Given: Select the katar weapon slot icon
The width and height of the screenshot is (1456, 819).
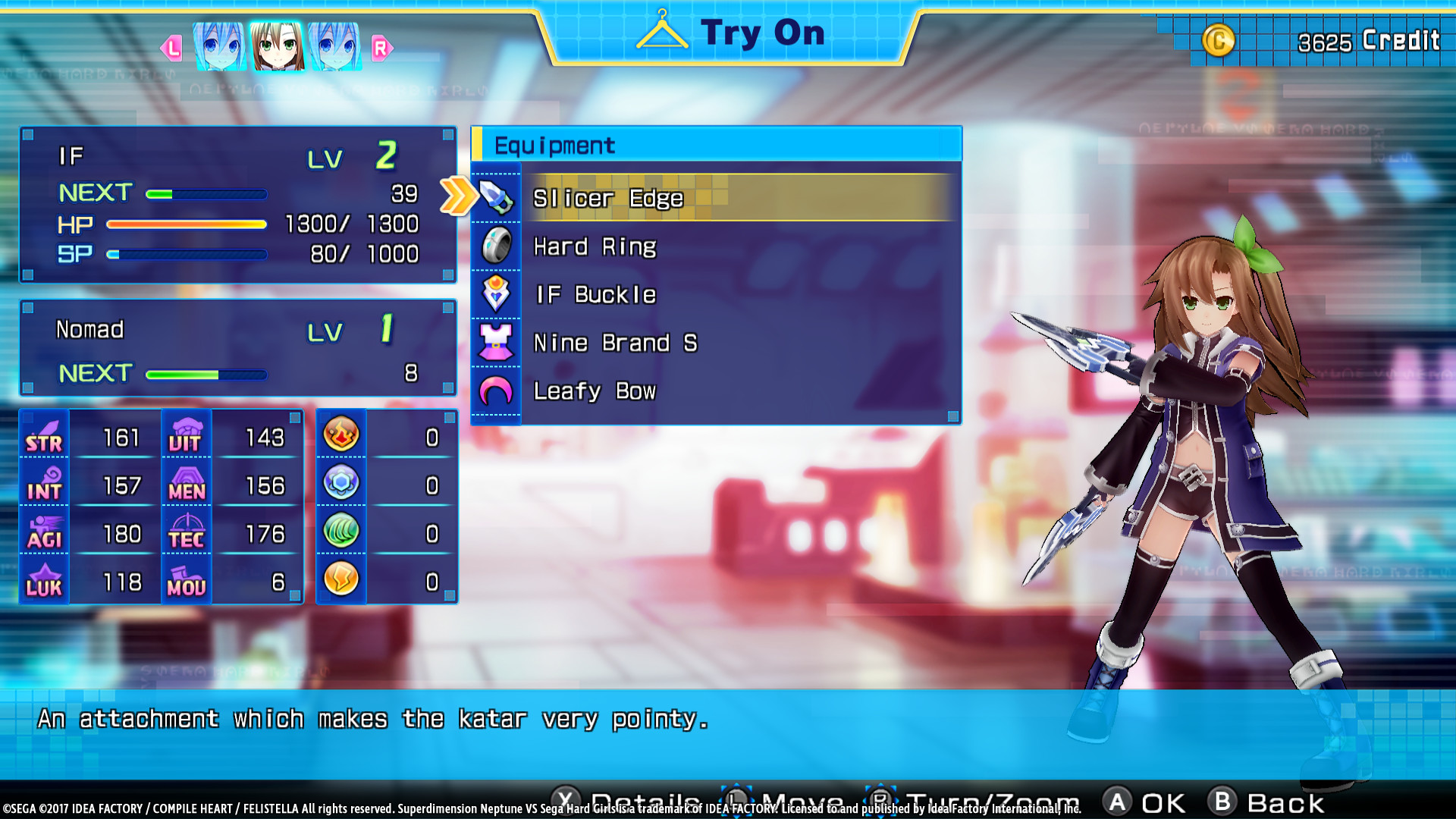Looking at the screenshot, I should tap(496, 196).
